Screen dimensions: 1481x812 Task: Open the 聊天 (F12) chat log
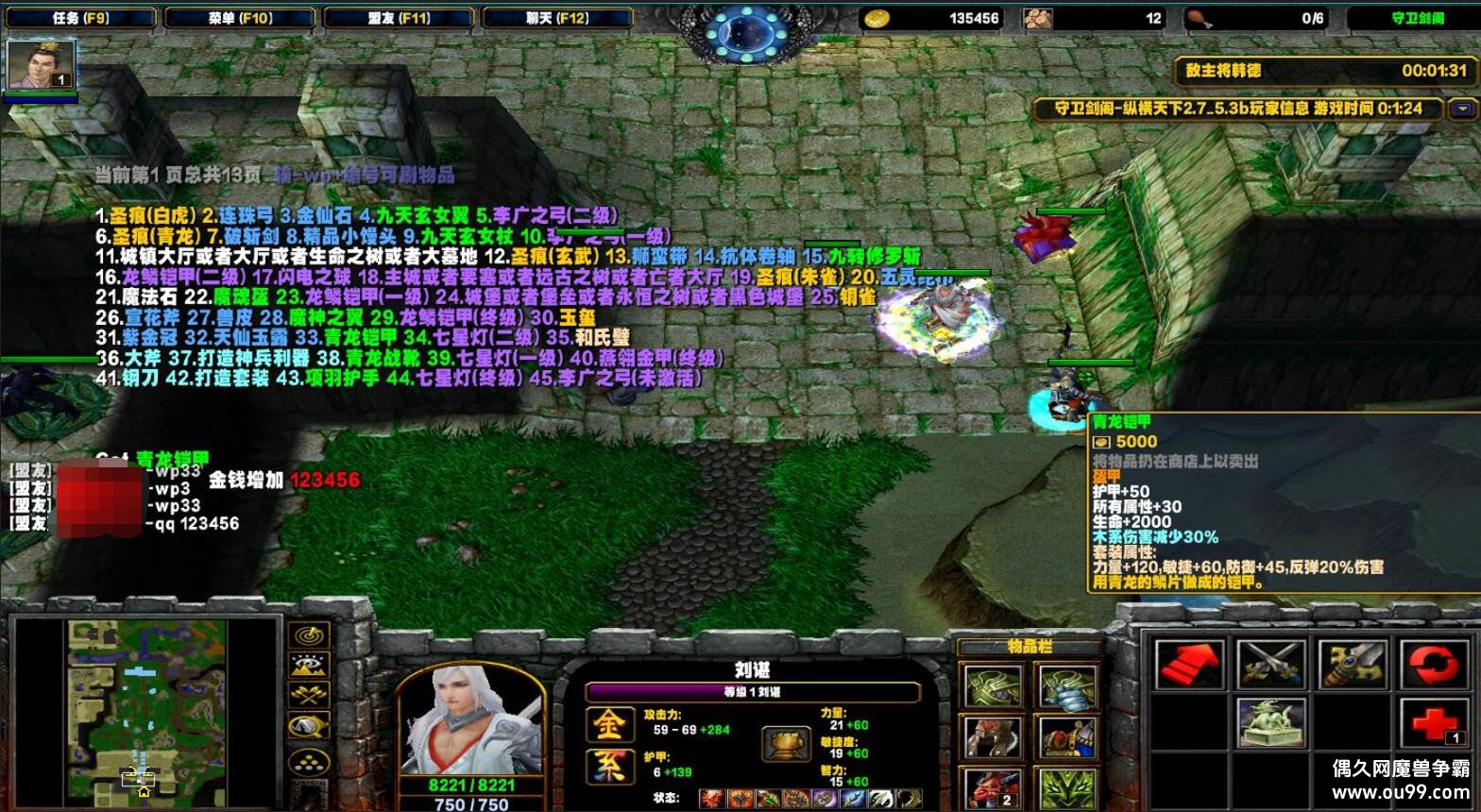pos(556,18)
